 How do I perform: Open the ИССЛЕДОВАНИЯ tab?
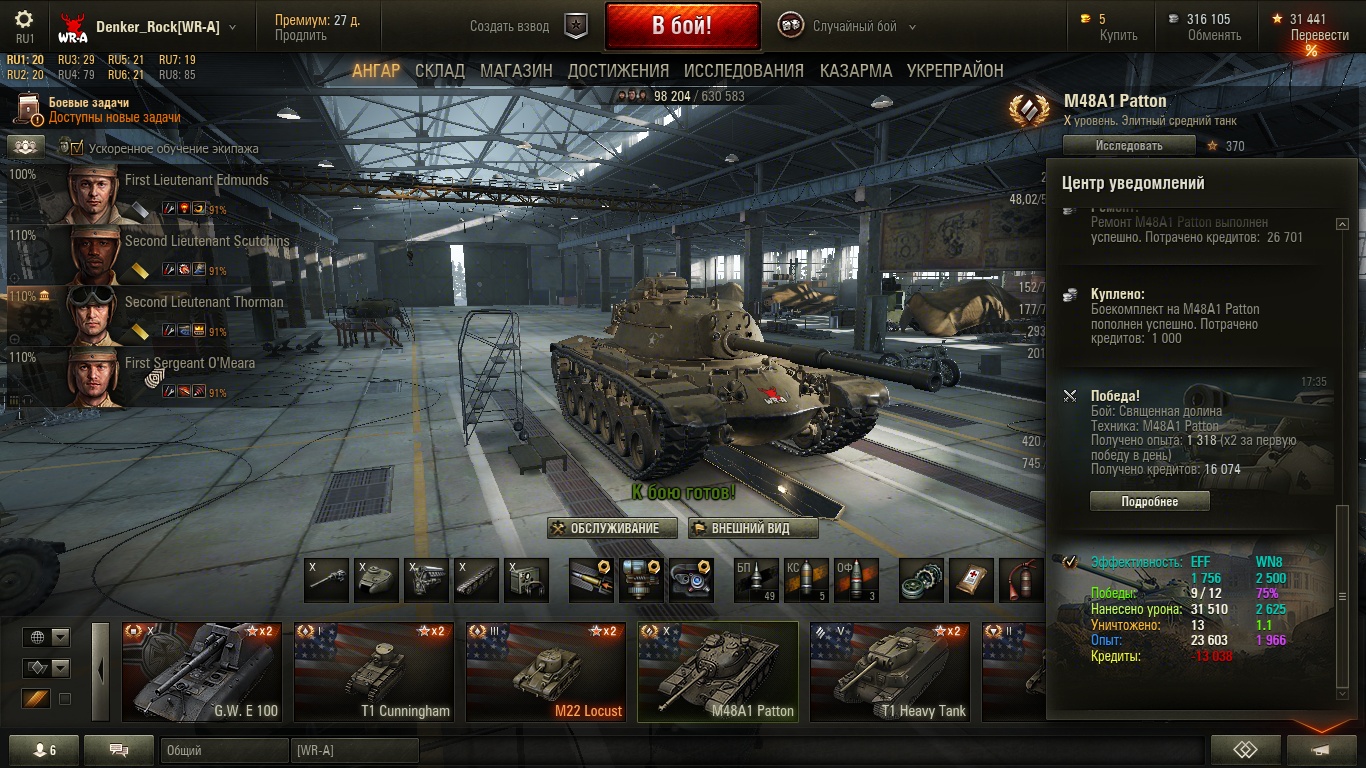744,71
